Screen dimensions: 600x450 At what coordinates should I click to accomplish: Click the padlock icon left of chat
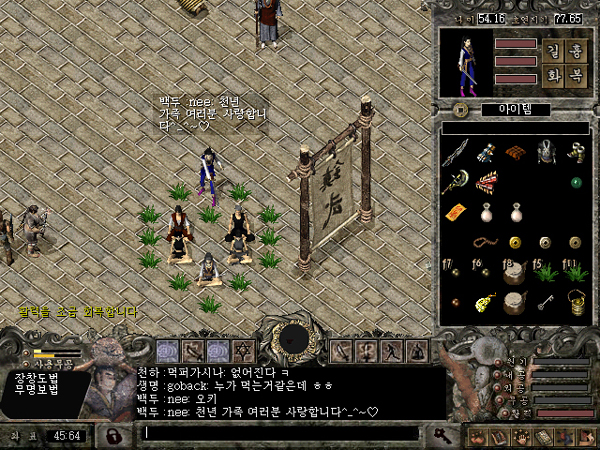pyautogui.click(x=115, y=435)
